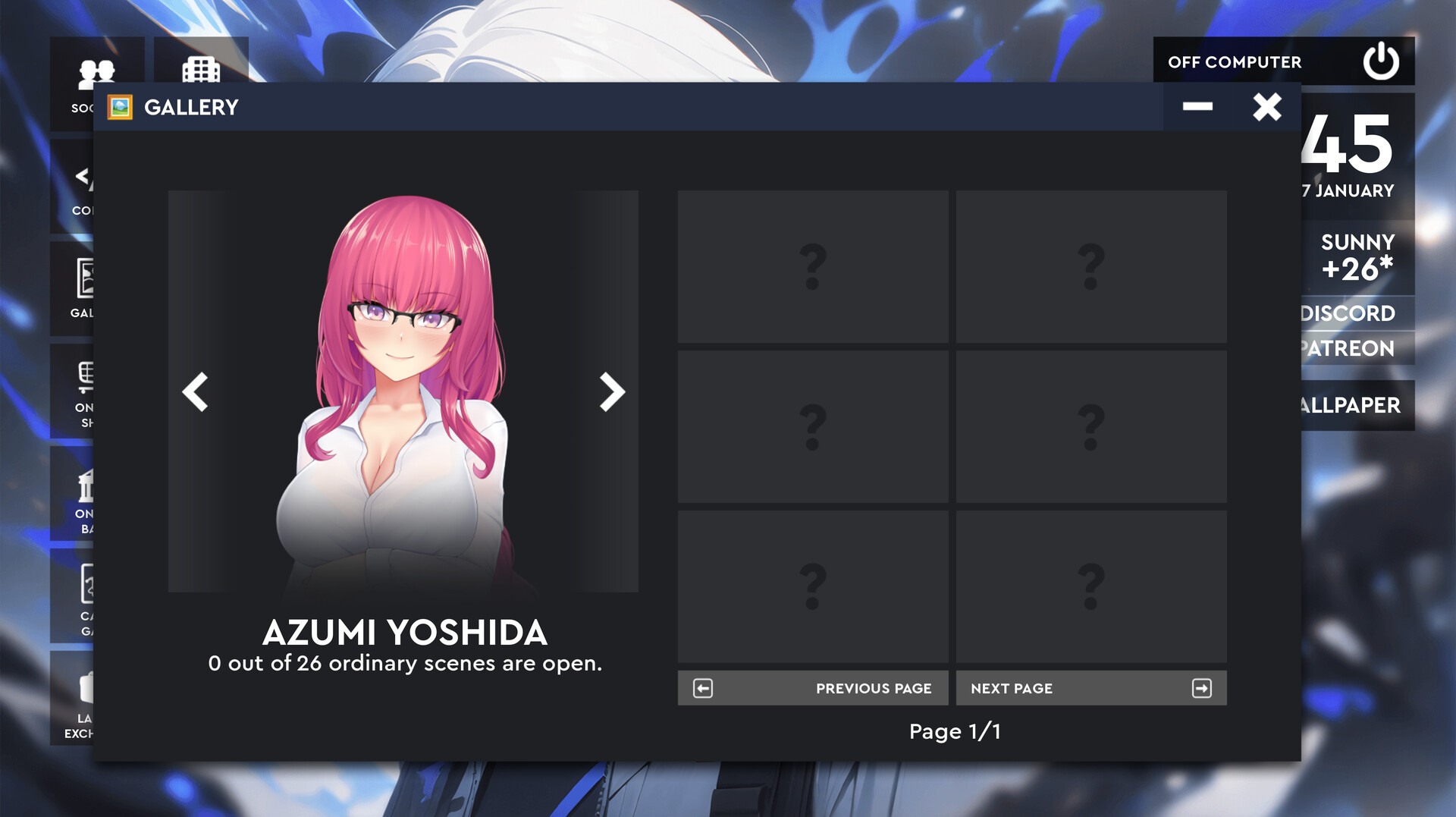The width and height of the screenshot is (1456, 817).
Task: Navigate to the previous character with left arrow
Action: click(195, 391)
